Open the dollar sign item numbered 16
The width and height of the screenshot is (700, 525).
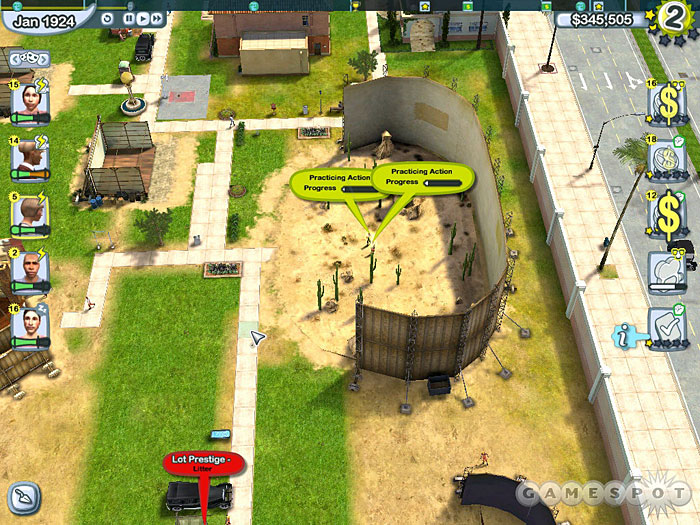click(665, 103)
